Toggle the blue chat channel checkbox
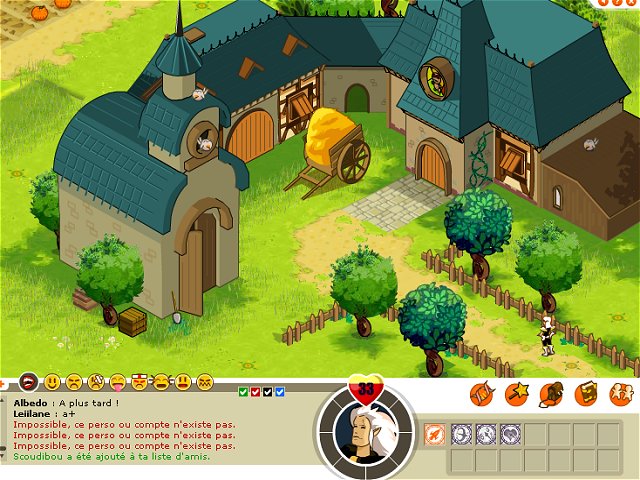 coord(280,391)
